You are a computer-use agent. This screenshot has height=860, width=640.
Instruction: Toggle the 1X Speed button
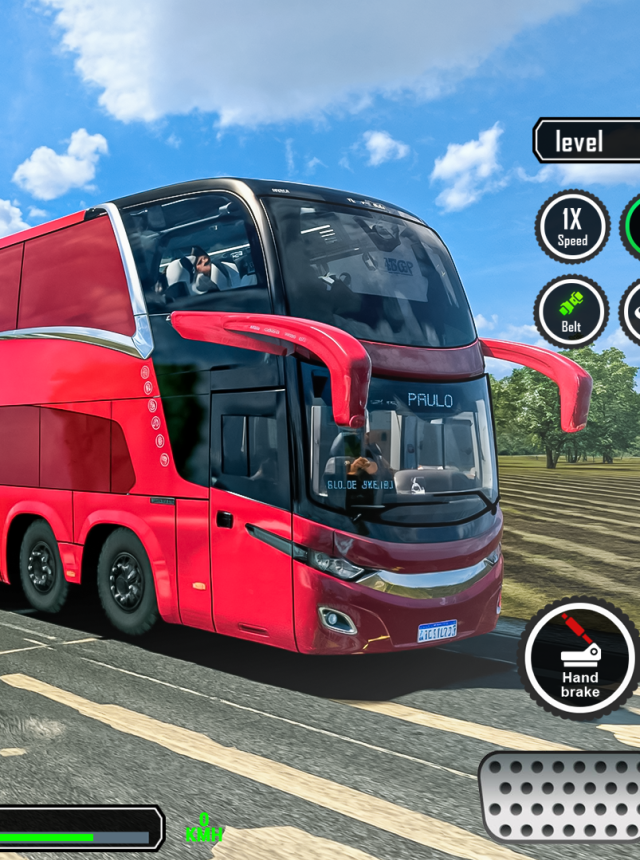coord(572,227)
